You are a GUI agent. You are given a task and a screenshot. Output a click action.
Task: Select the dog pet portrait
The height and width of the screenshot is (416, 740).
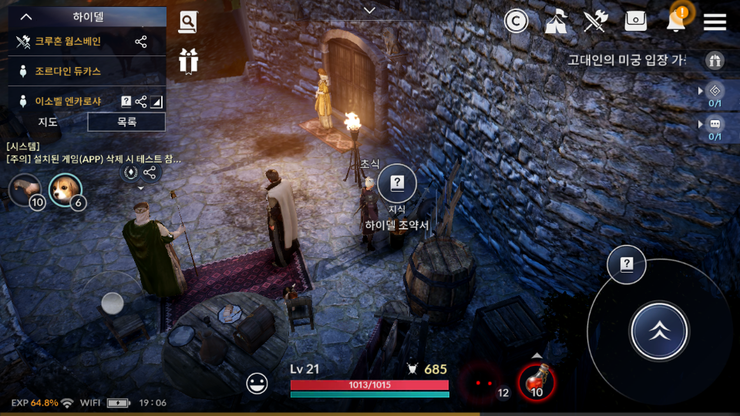(x=66, y=189)
